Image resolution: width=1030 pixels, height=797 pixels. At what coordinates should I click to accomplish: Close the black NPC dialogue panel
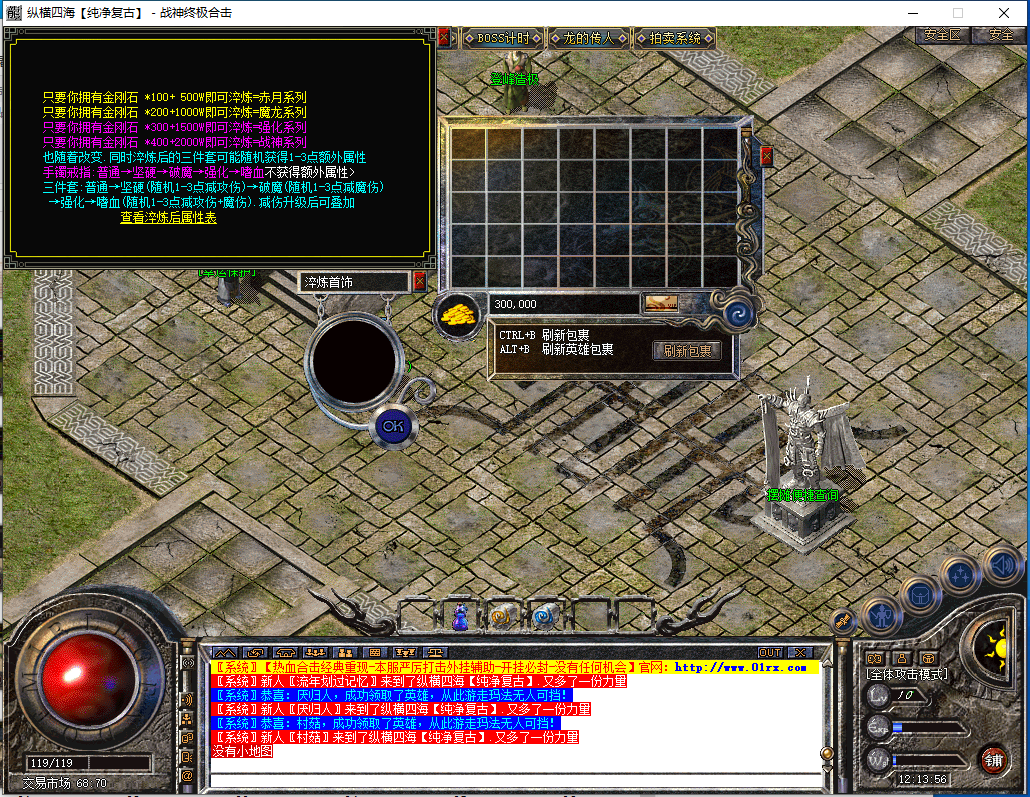tap(443, 37)
